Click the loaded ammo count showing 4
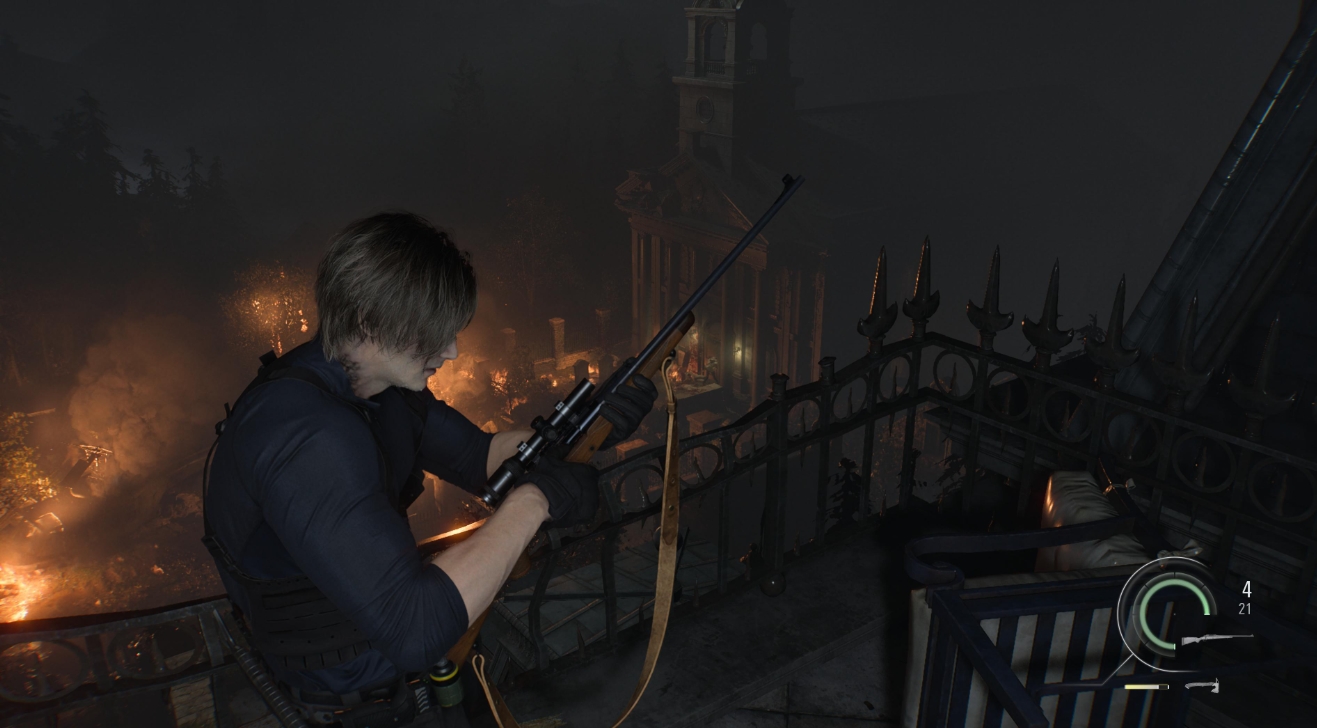 pos(1247,589)
